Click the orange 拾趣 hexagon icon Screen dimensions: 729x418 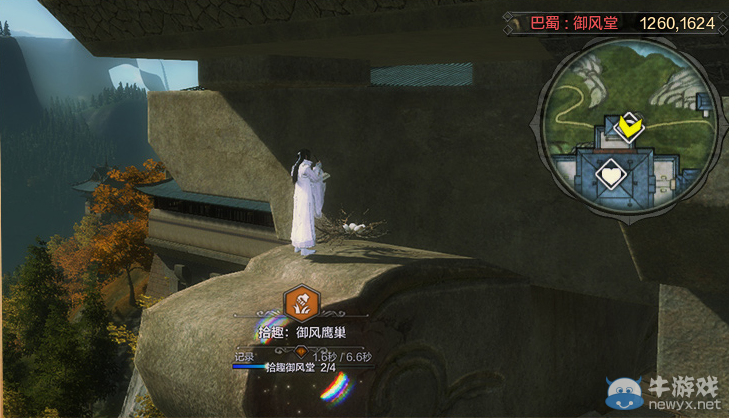(x=300, y=301)
